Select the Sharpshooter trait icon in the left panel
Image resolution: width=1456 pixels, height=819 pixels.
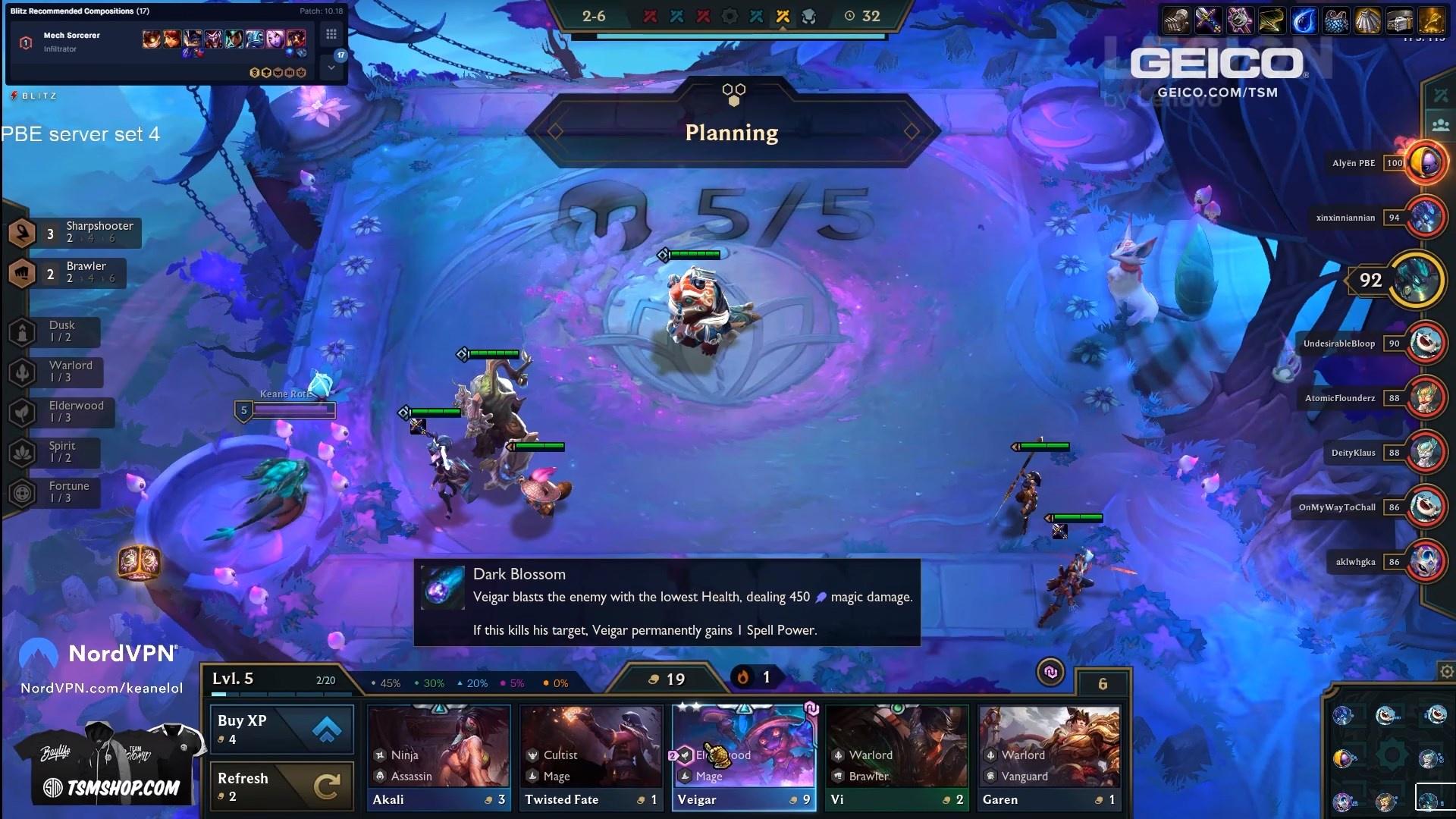pyautogui.click(x=23, y=233)
